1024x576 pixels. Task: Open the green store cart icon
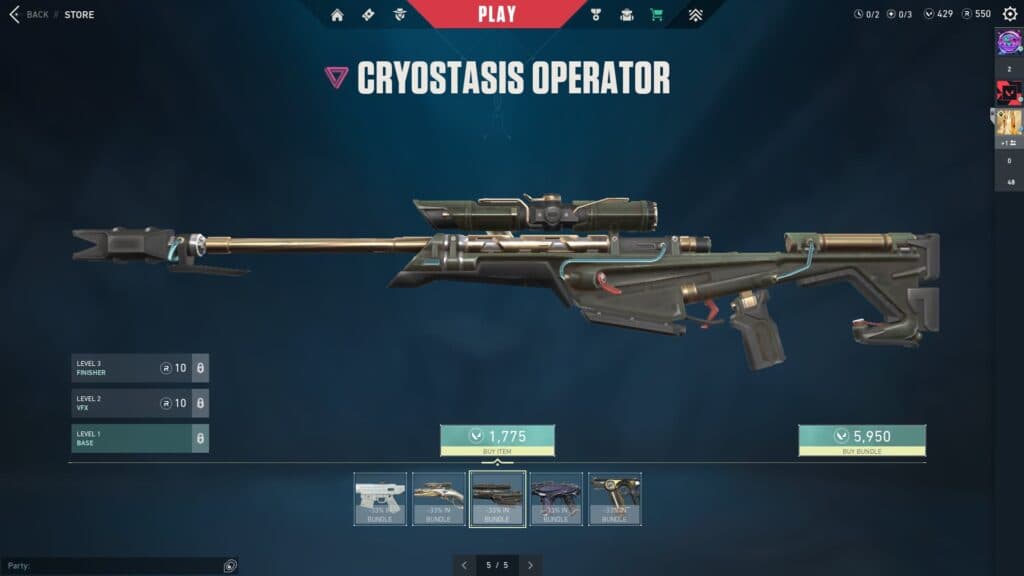click(656, 15)
